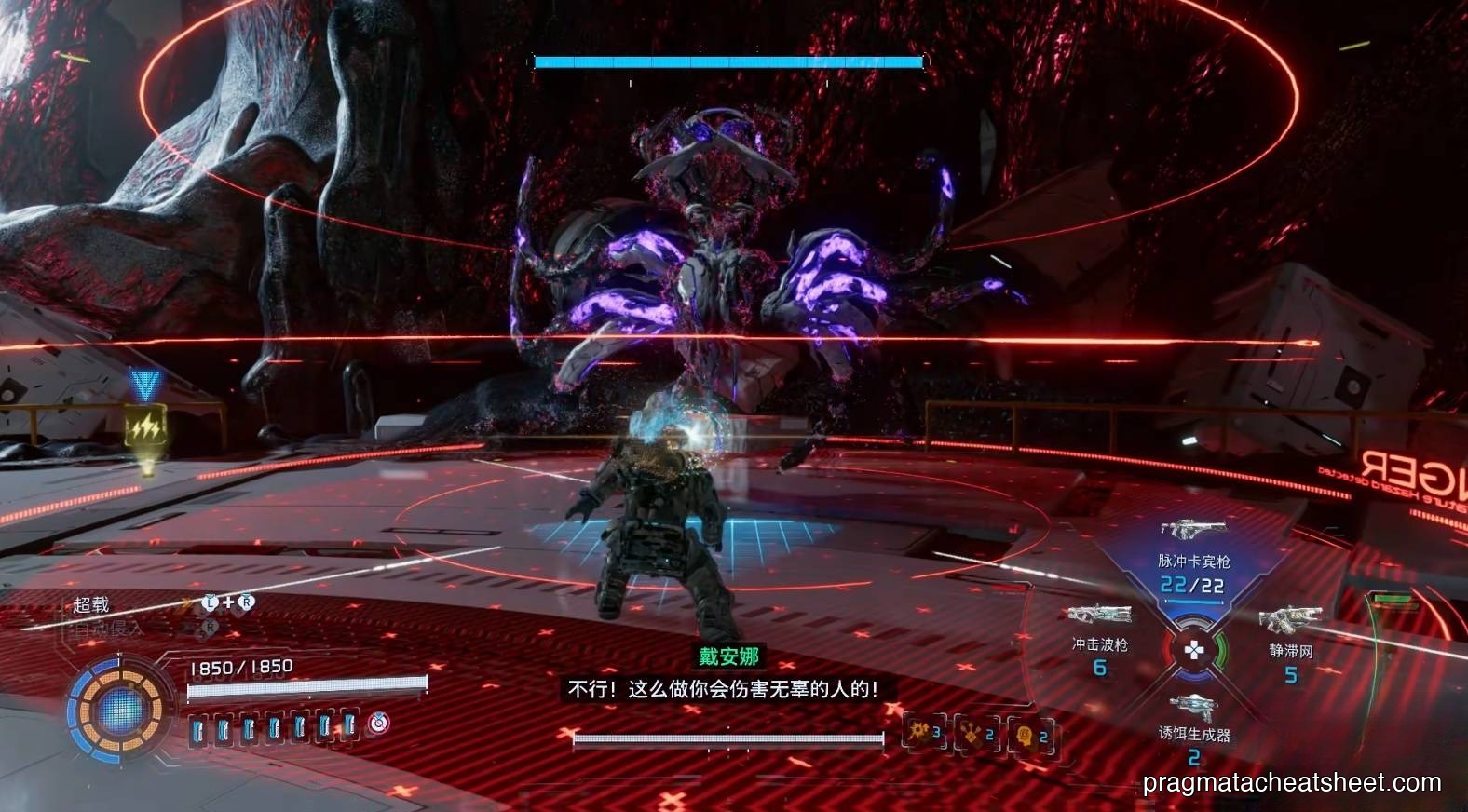Expand the L+R button combo prompt
The image size is (1468, 812).
[227, 602]
